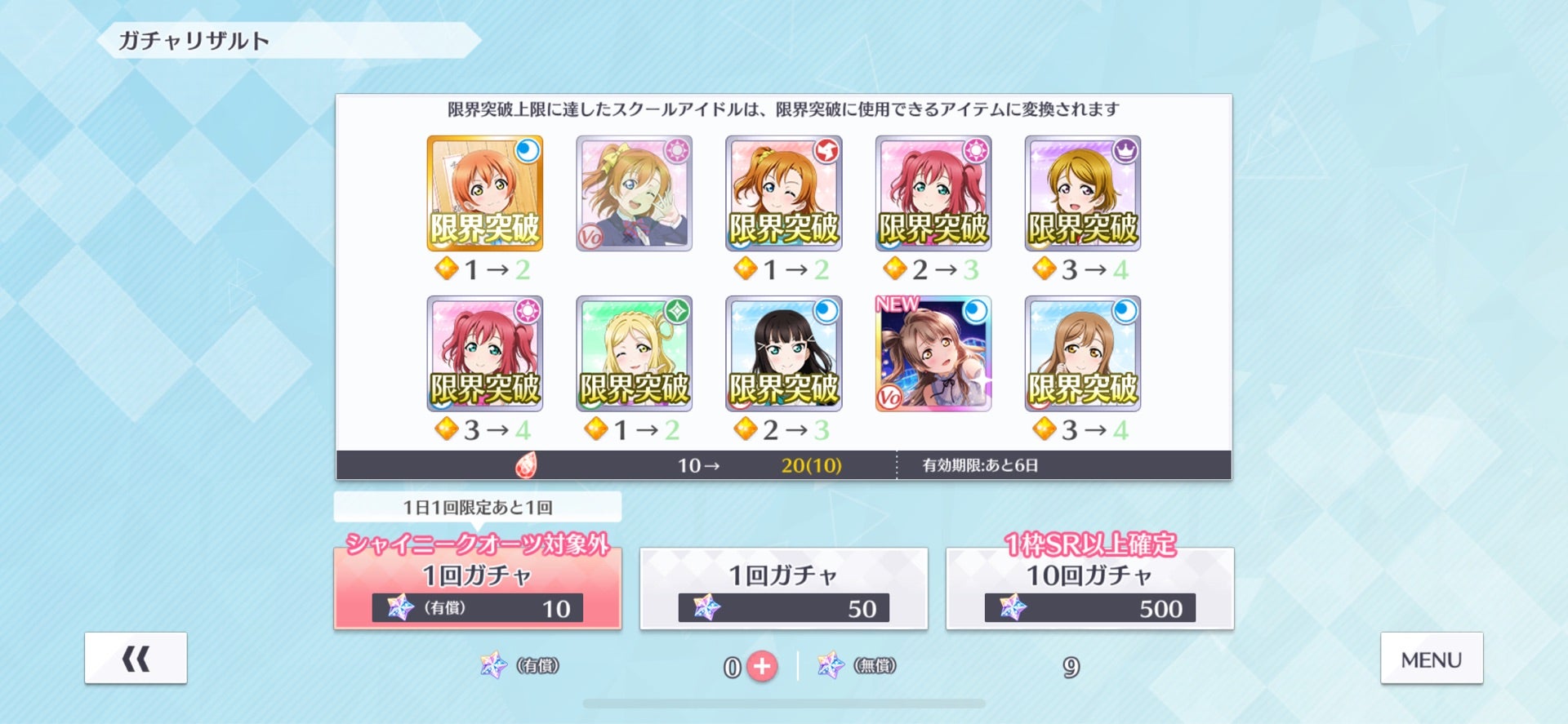The image size is (1568, 724).
Task: Select Dia's 限界突破 card thumbnail
Action: click(x=783, y=353)
